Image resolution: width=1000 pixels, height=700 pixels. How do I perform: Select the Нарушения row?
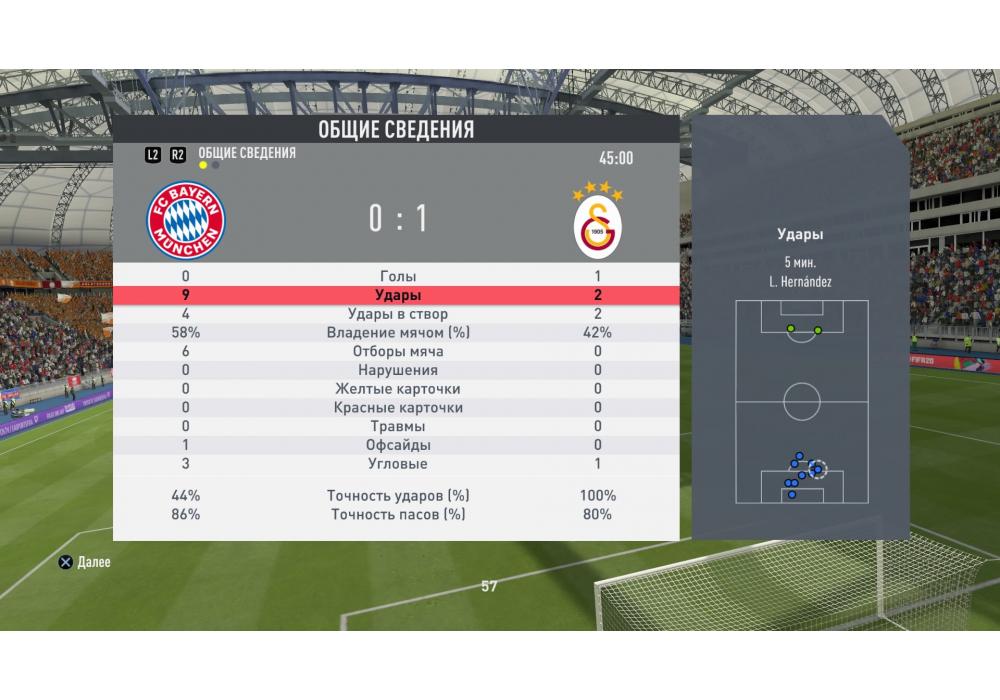click(398, 370)
